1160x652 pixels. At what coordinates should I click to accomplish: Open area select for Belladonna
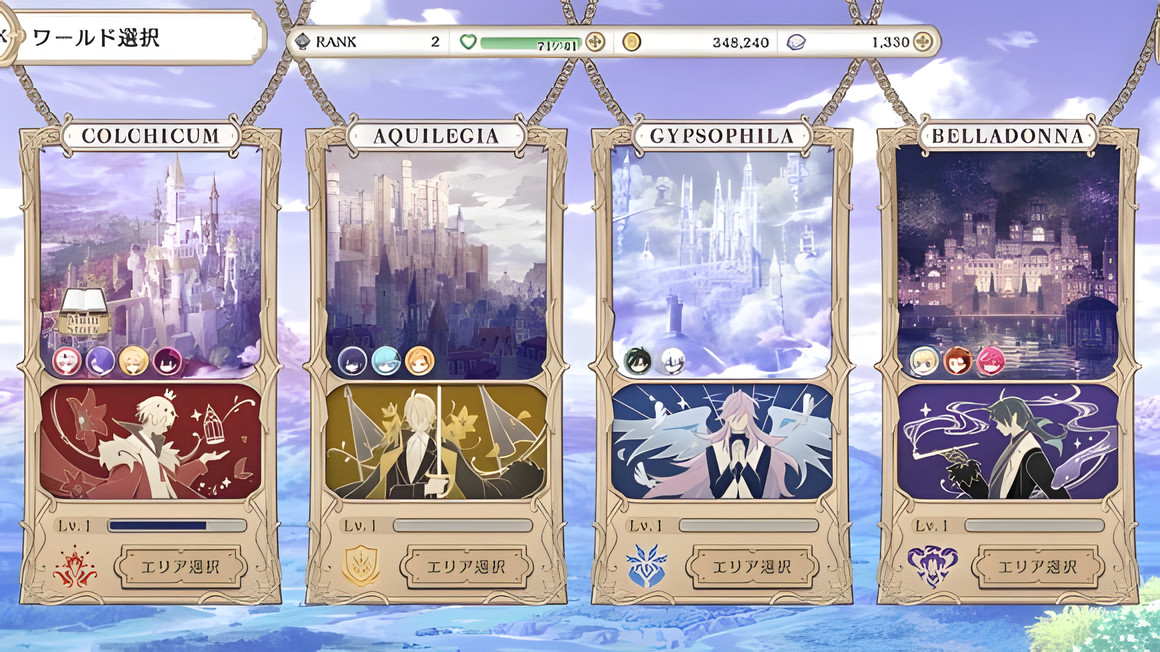tap(1038, 567)
